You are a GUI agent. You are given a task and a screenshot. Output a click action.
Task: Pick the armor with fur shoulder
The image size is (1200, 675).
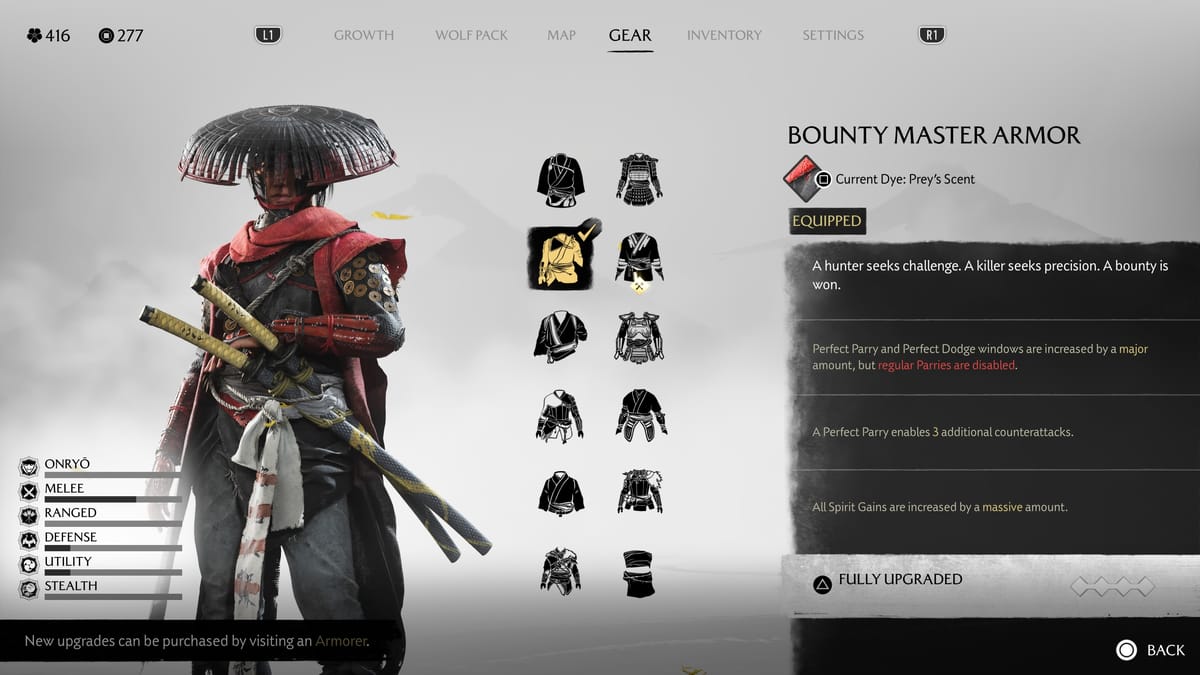coord(640,492)
